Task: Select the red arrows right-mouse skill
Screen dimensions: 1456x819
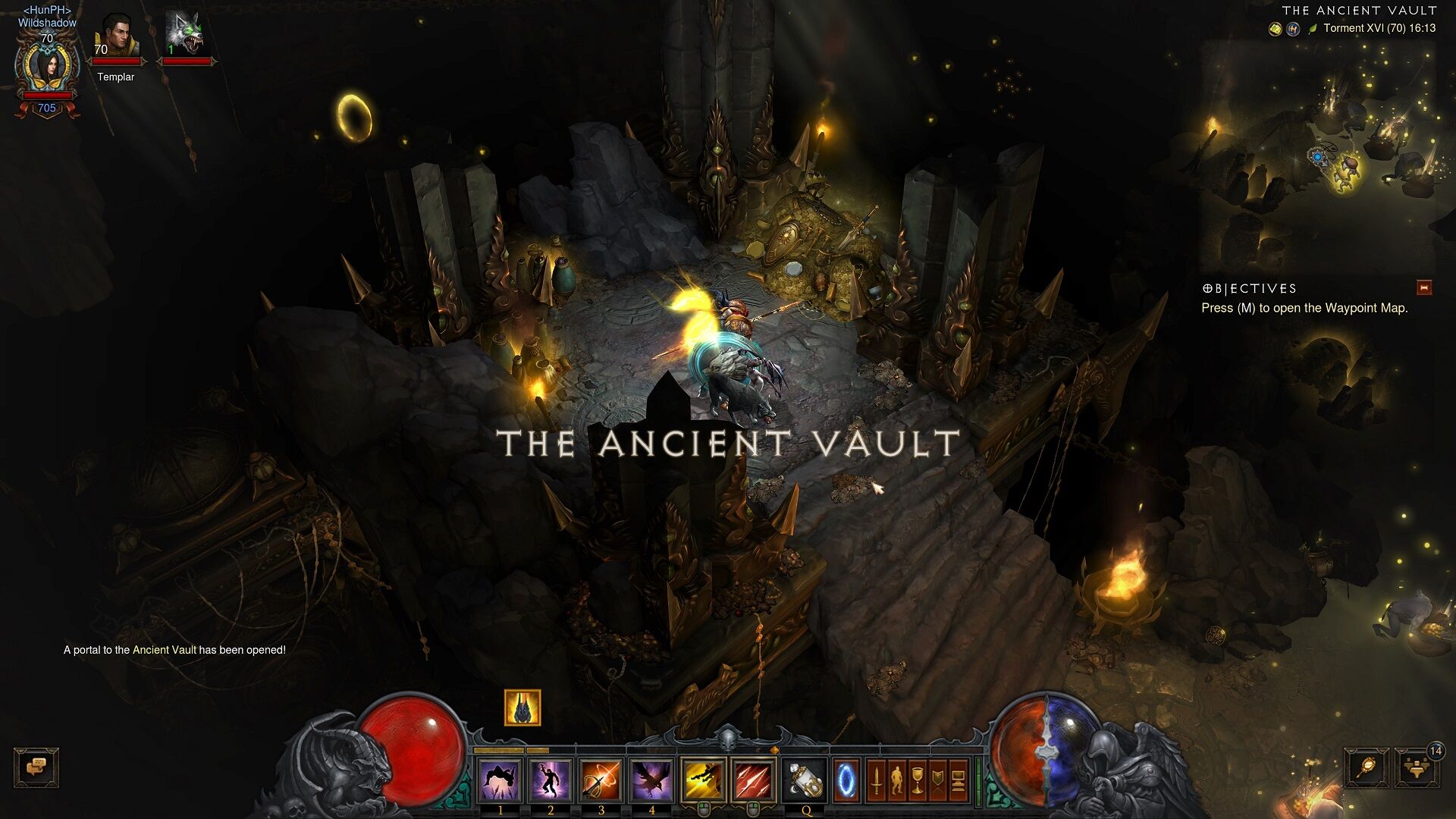Action: click(x=754, y=780)
